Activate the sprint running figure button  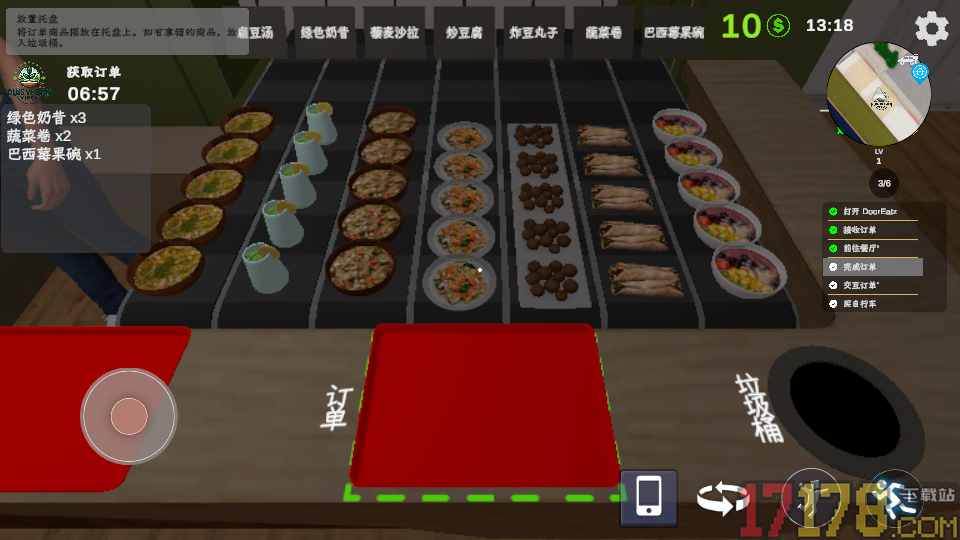click(894, 497)
